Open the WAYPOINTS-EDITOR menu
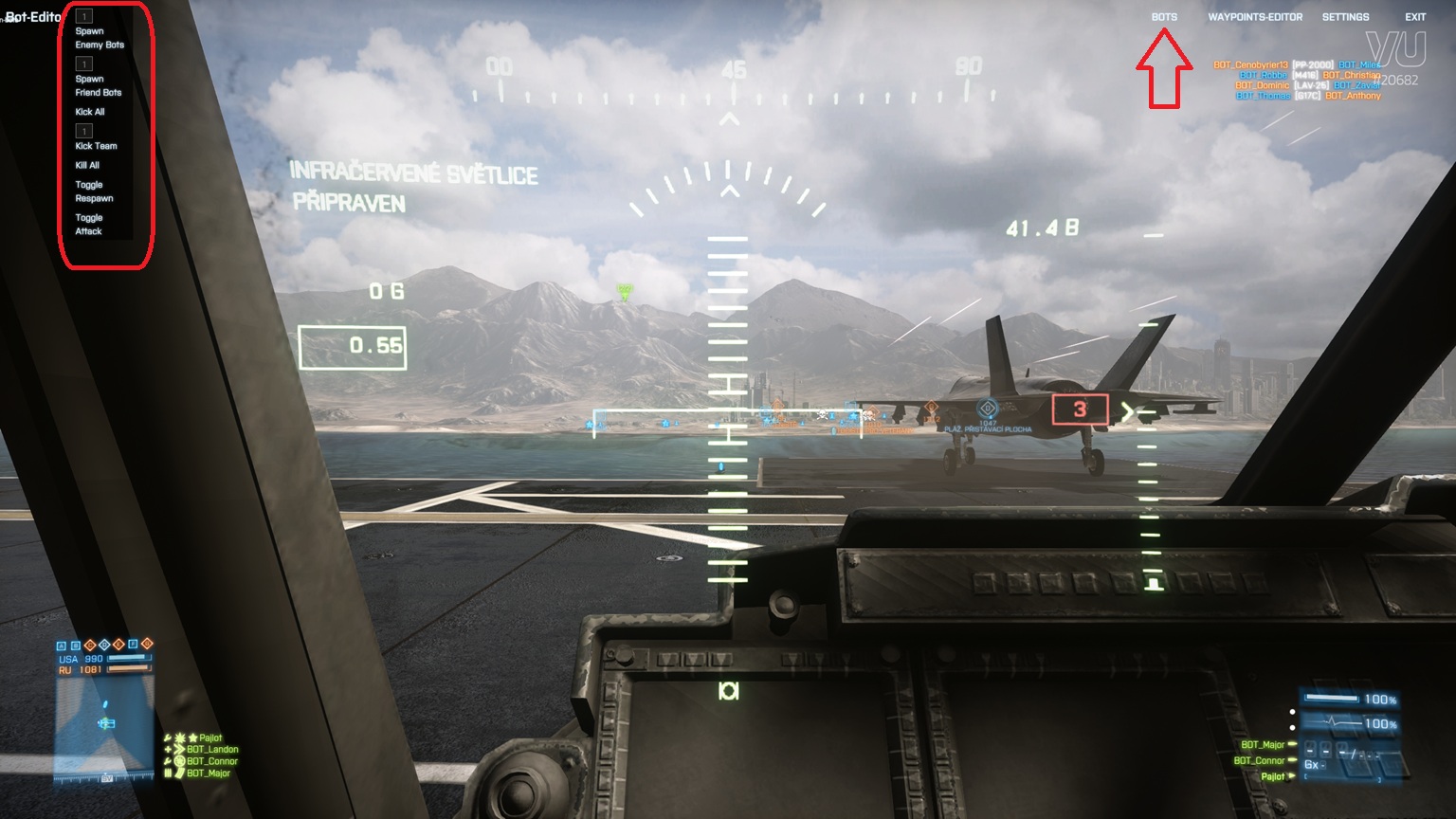This screenshot has width=1456, height=819. tap(1255, 17)
